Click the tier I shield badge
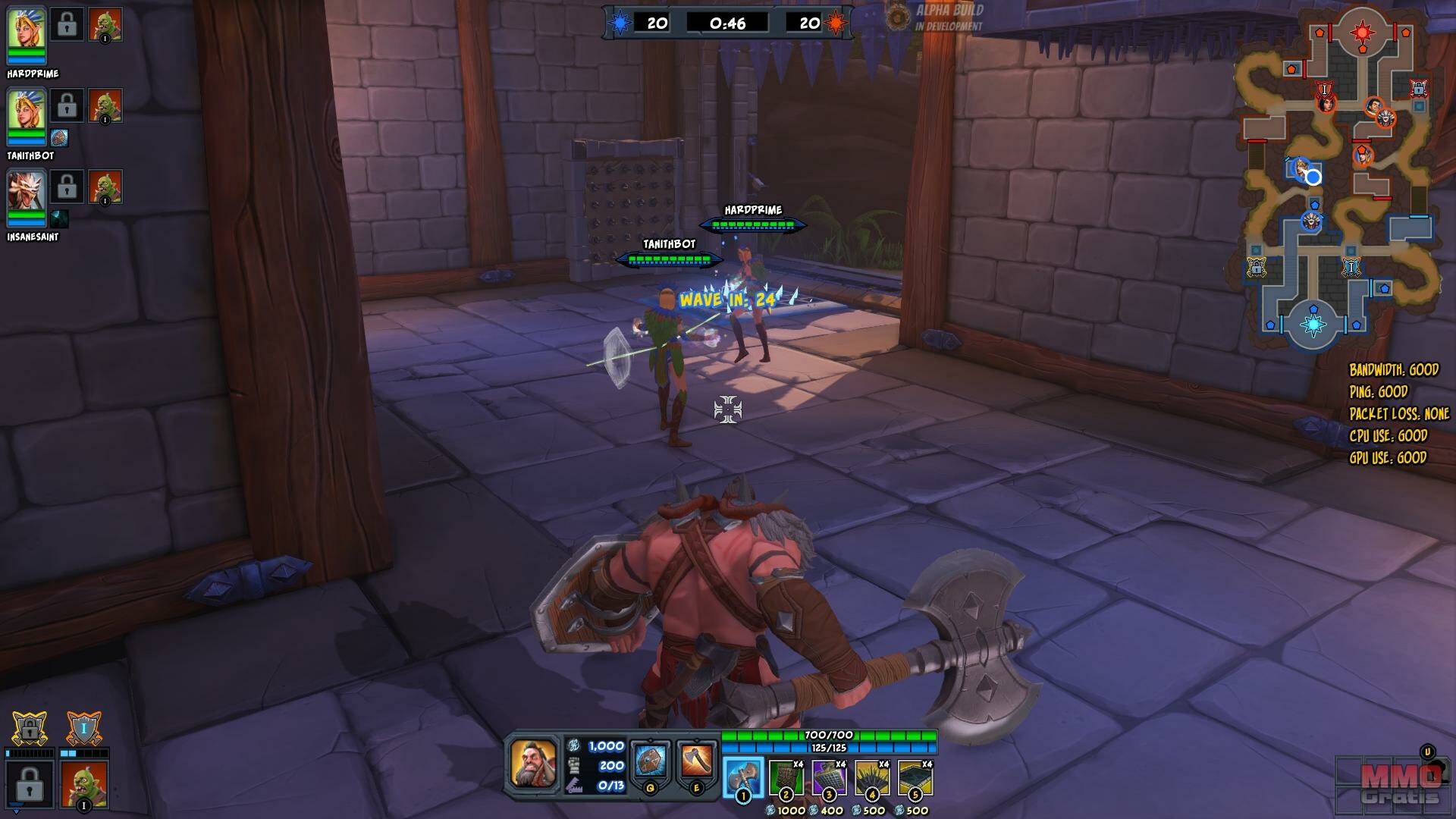This screenshot has width=1456, height=819. tap(83, 730)
